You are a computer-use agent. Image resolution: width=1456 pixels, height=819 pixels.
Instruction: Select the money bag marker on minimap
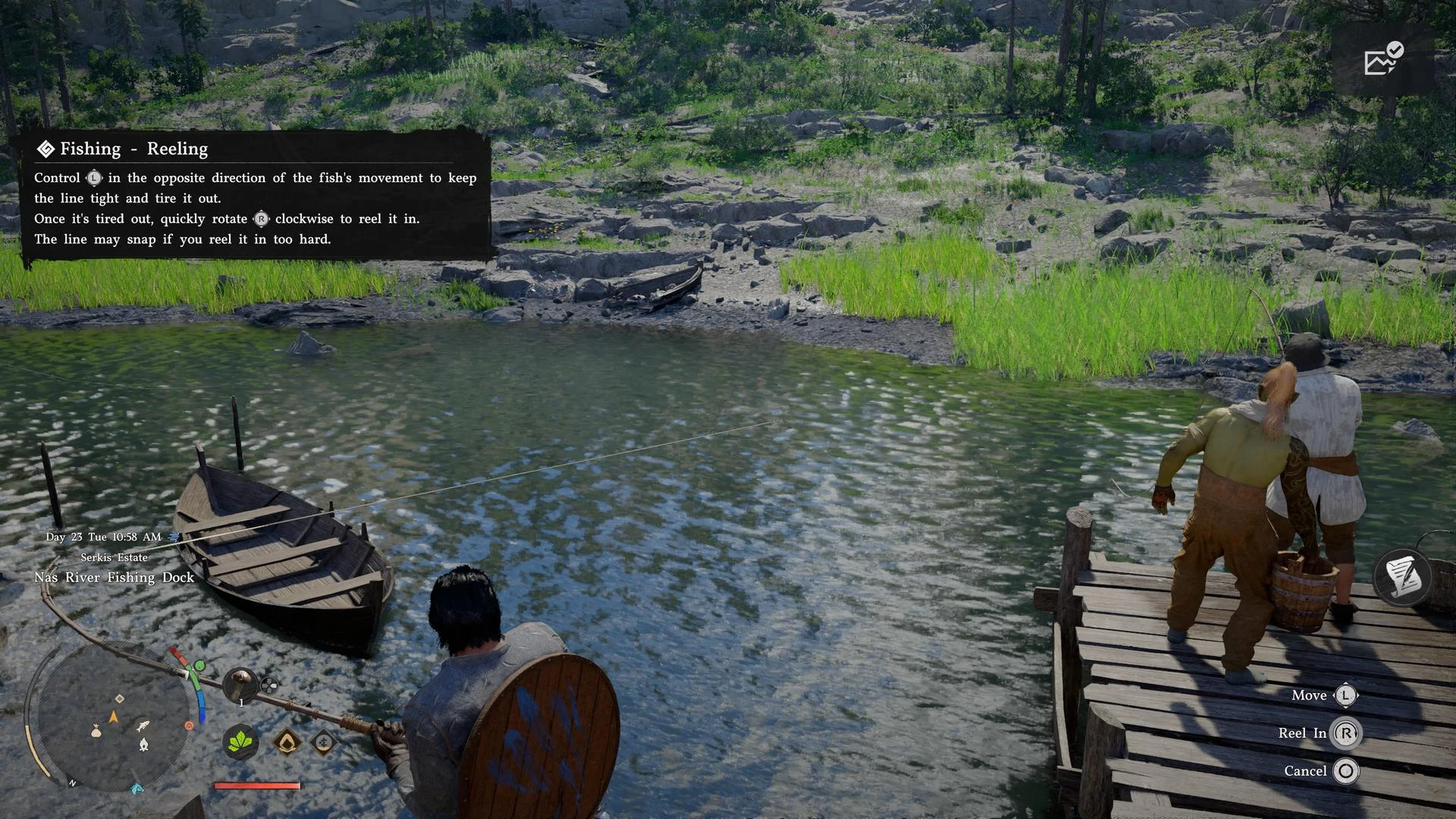coord(96,731)
